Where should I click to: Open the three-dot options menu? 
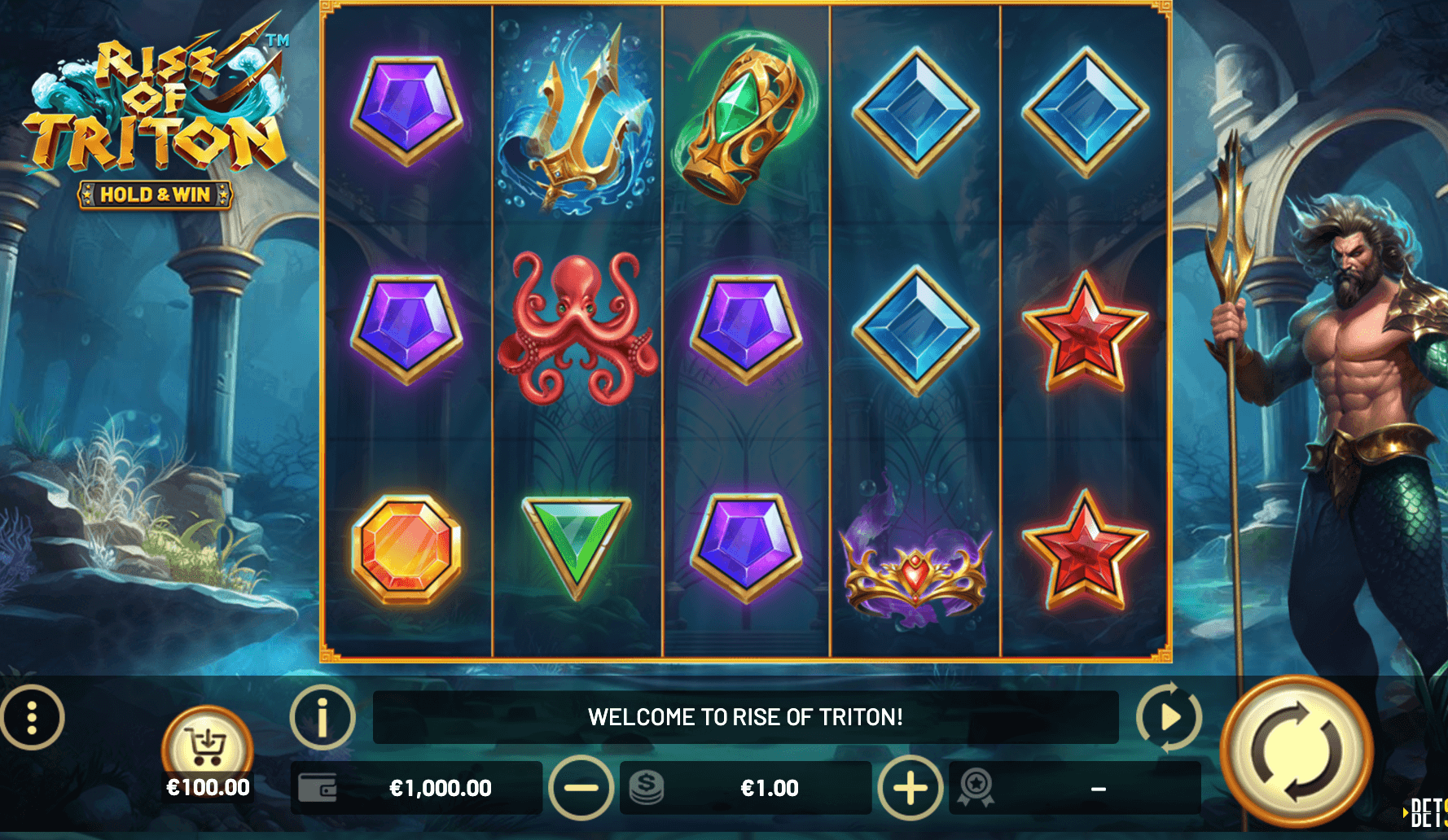click(32, 718)
